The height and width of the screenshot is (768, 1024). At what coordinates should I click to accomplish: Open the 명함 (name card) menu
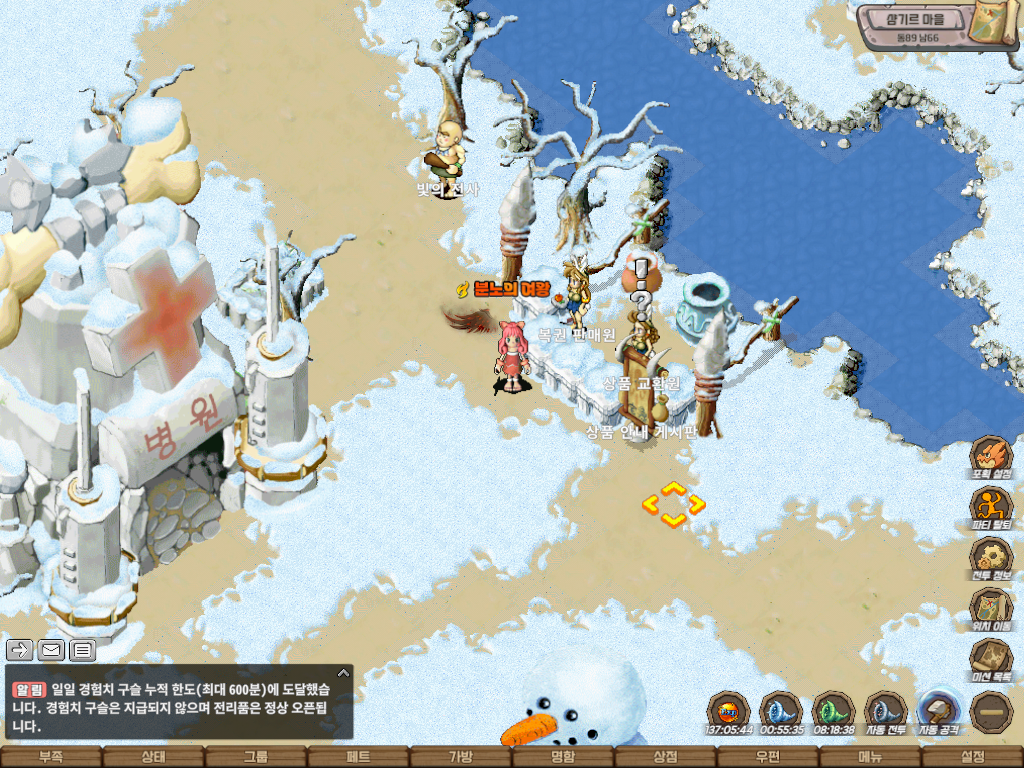(x=563, y=757)
